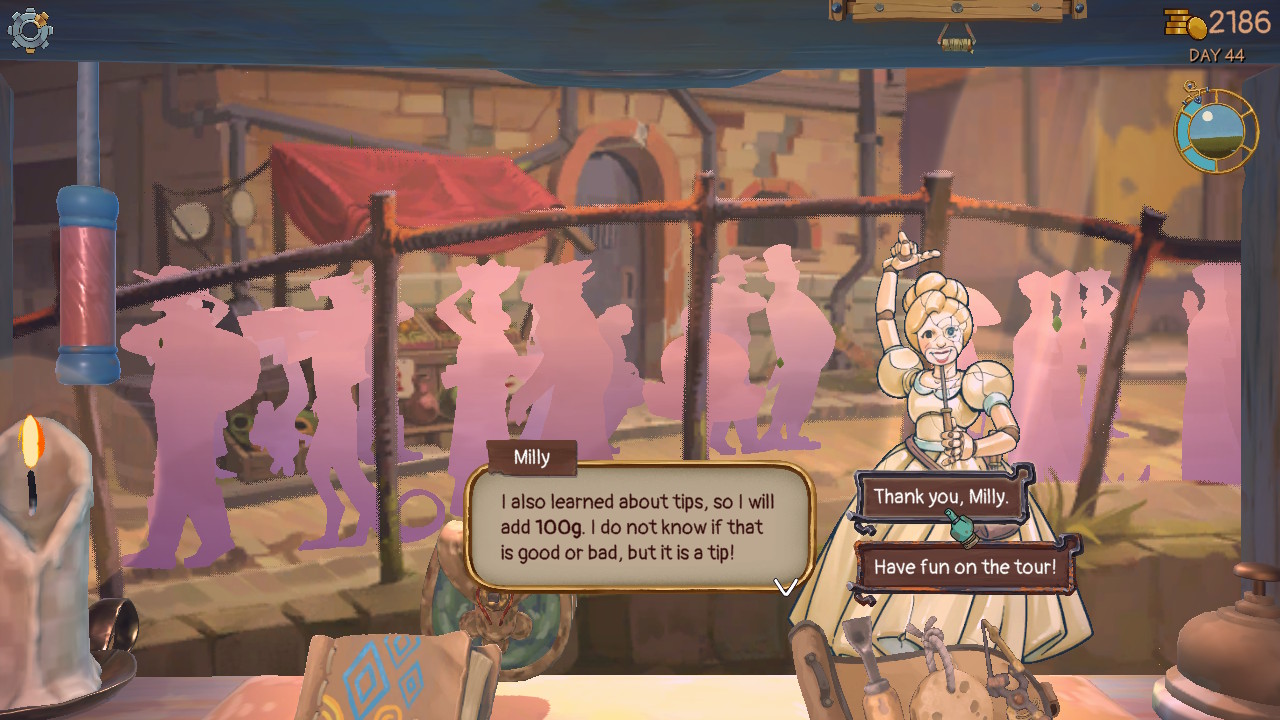
Task: Advance Milly's dialogue with the arrow
Action: (x=786, y=587)
